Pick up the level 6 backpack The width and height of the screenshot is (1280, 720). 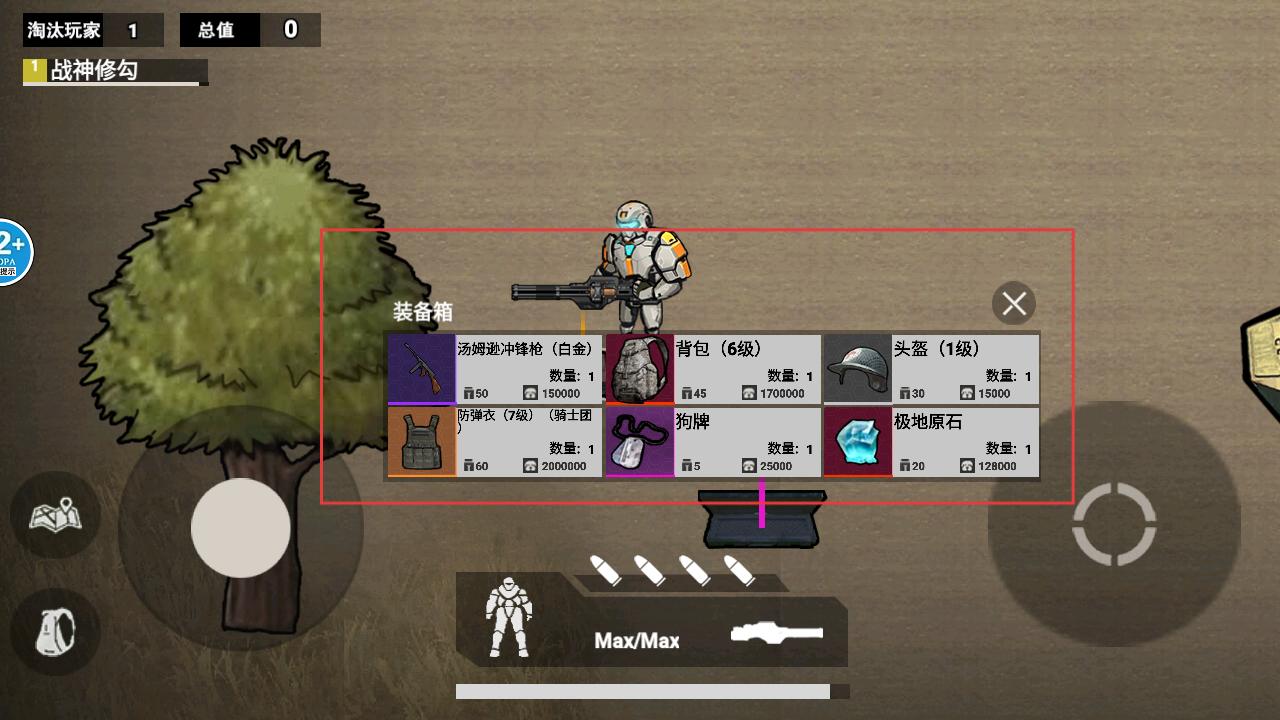(x=713, y=369)
